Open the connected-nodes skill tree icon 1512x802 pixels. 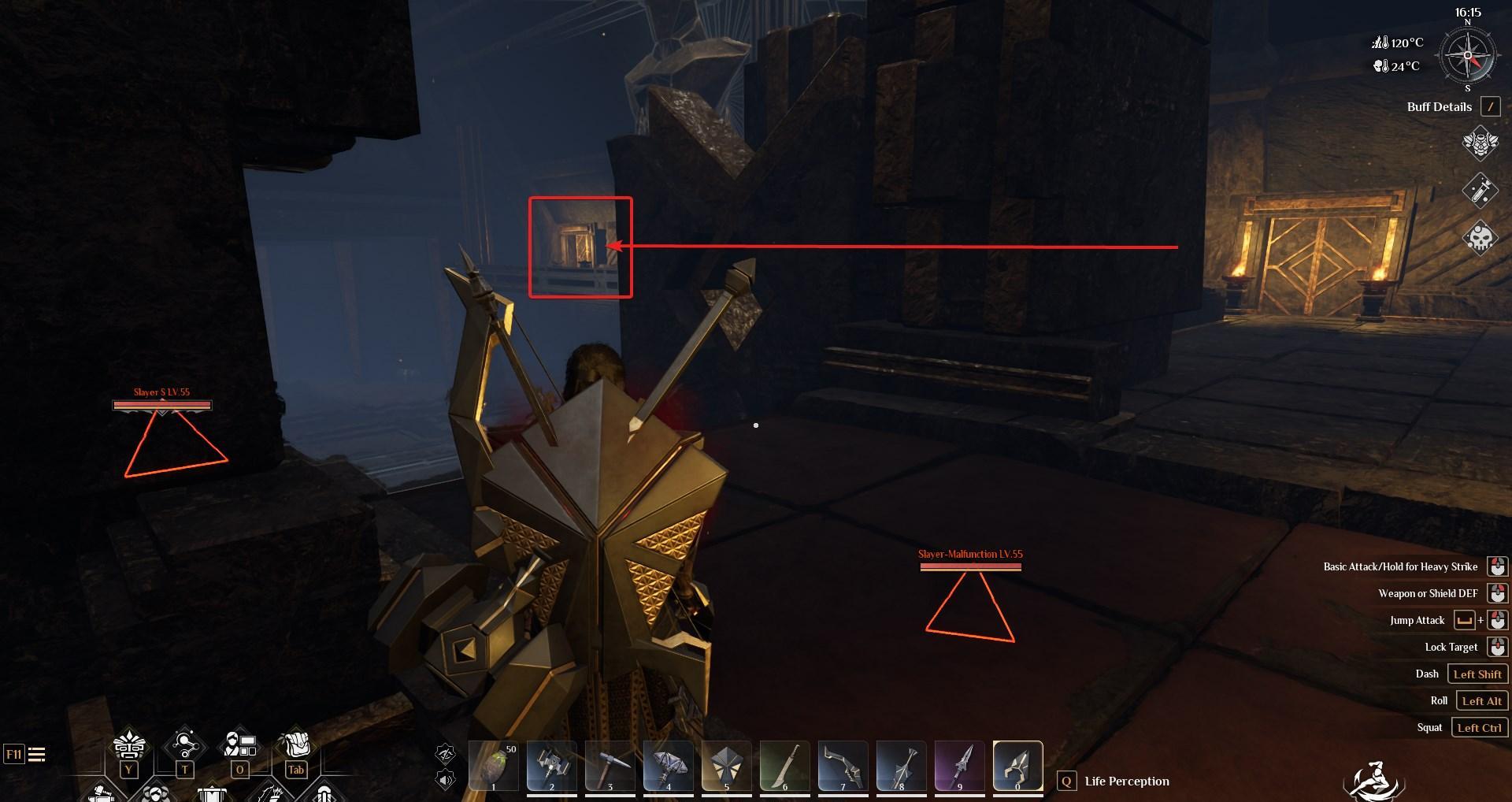[184, 744]
